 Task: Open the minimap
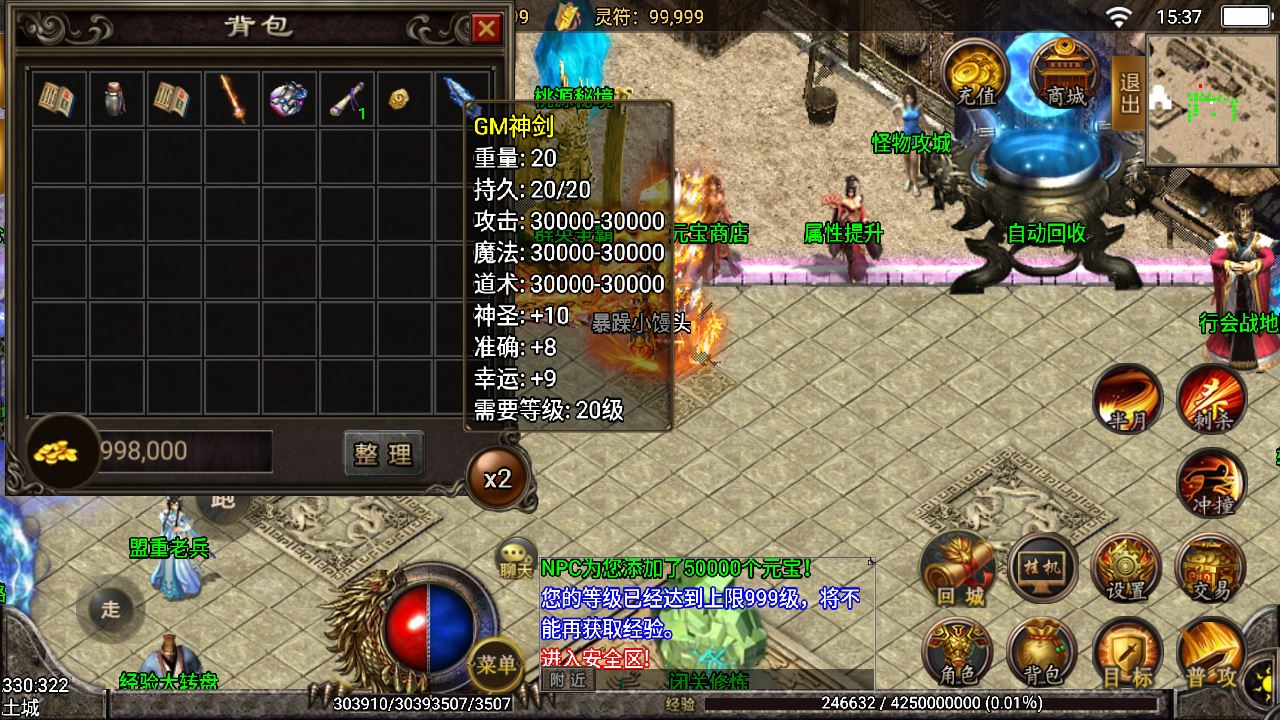coord(1212,99)
